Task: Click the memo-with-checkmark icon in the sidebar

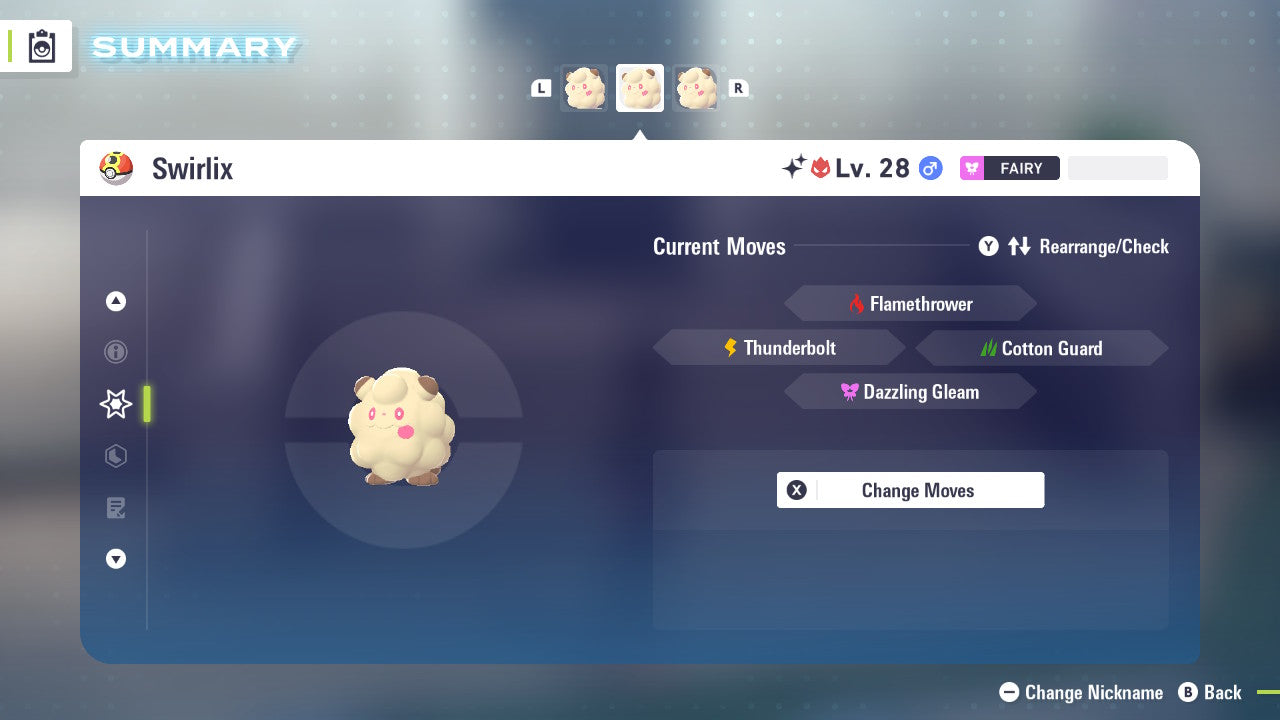Action: pos(115,508)
